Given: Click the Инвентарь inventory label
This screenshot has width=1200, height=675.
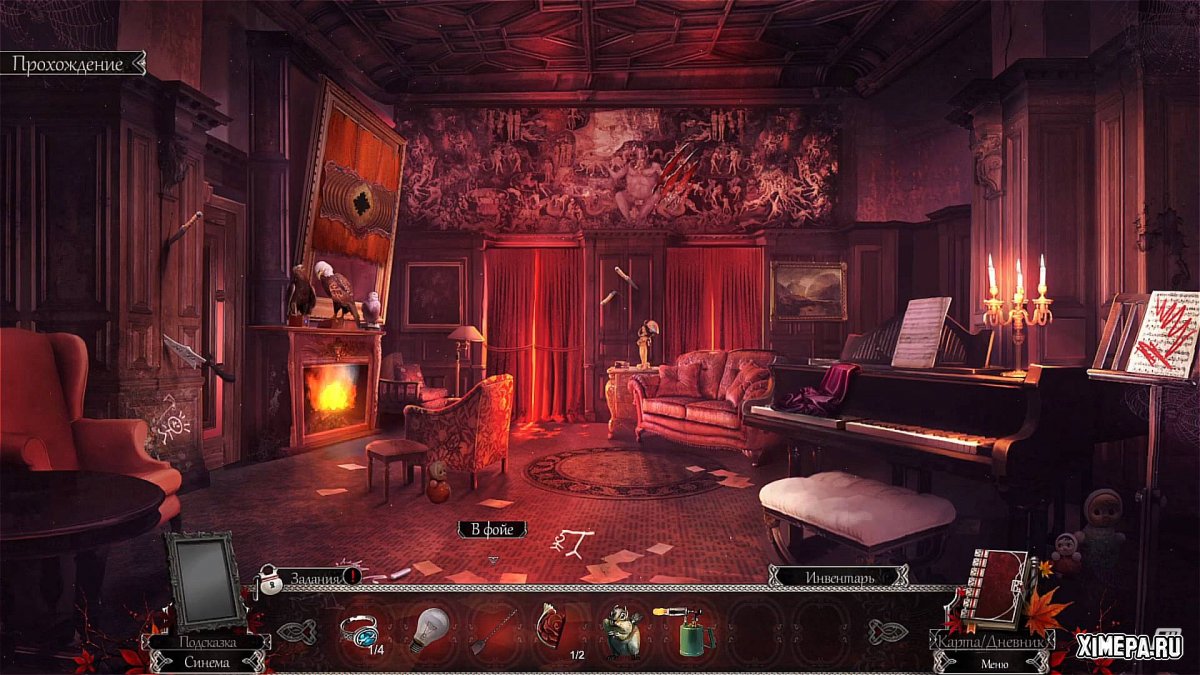Looking at the screenshot, I should [x=839, y=577].
